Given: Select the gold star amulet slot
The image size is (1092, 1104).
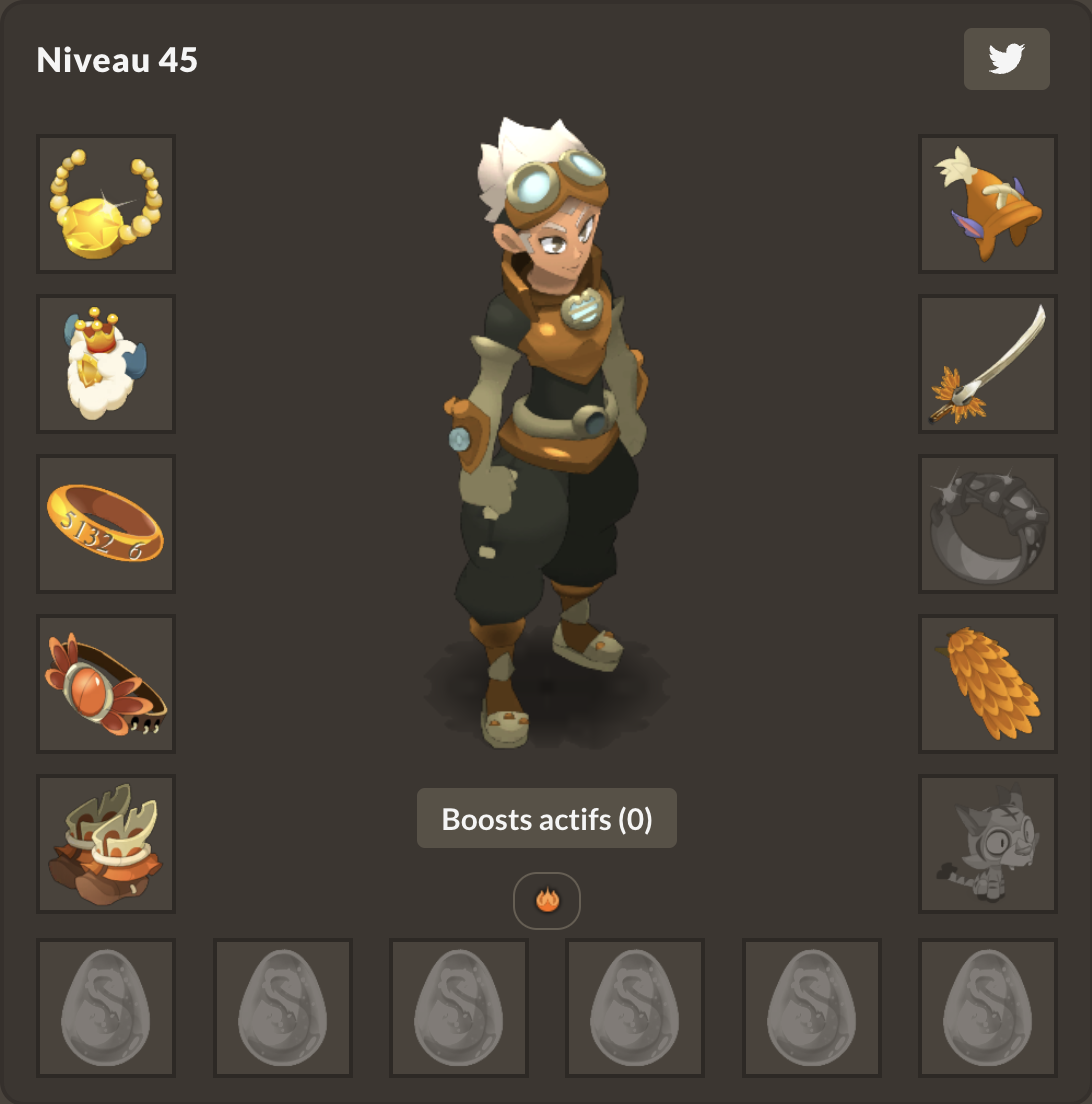Looking at the screenshot, I should point(106,204).
